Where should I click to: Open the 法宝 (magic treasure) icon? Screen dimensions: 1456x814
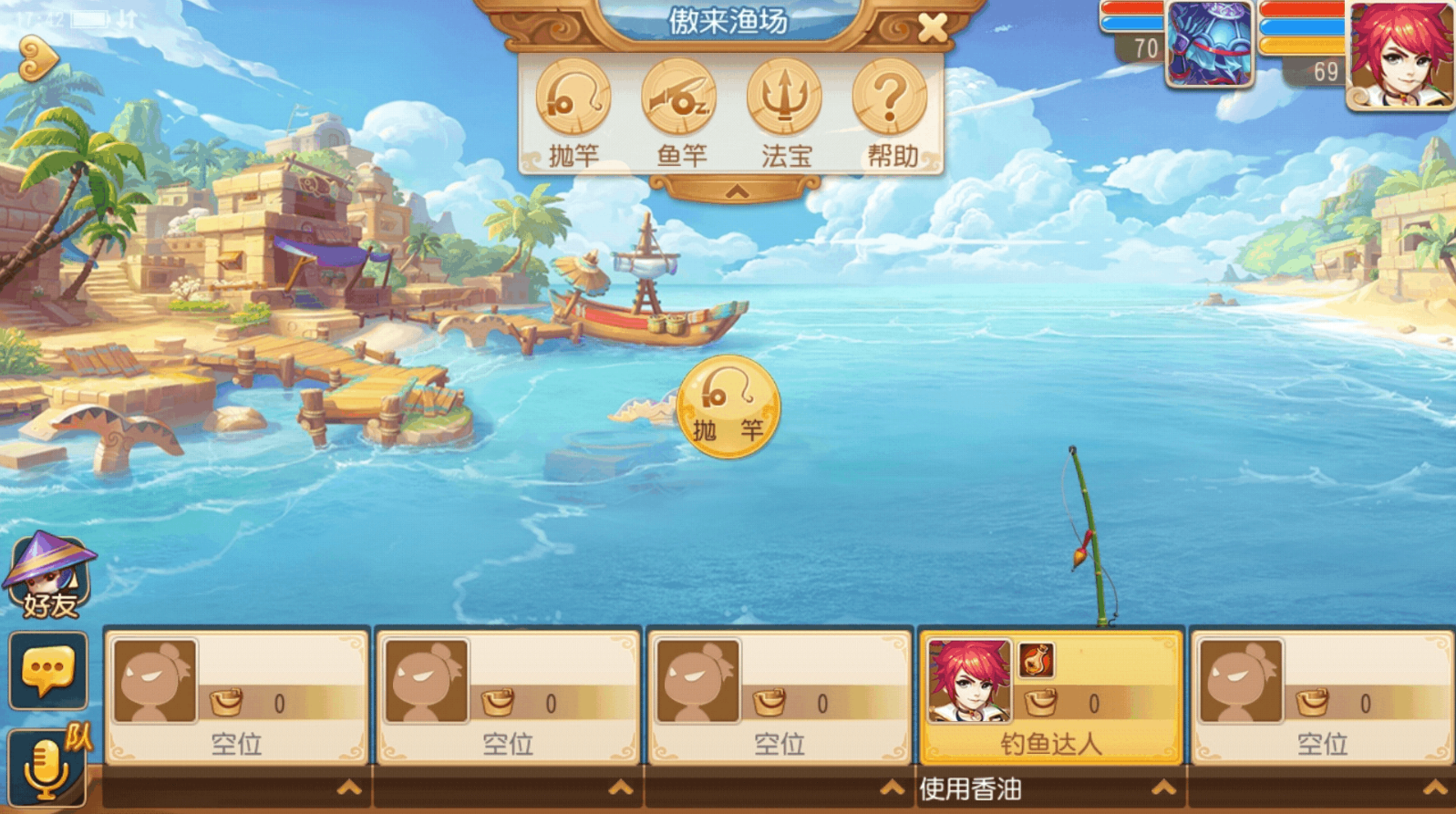click(786, 98)
